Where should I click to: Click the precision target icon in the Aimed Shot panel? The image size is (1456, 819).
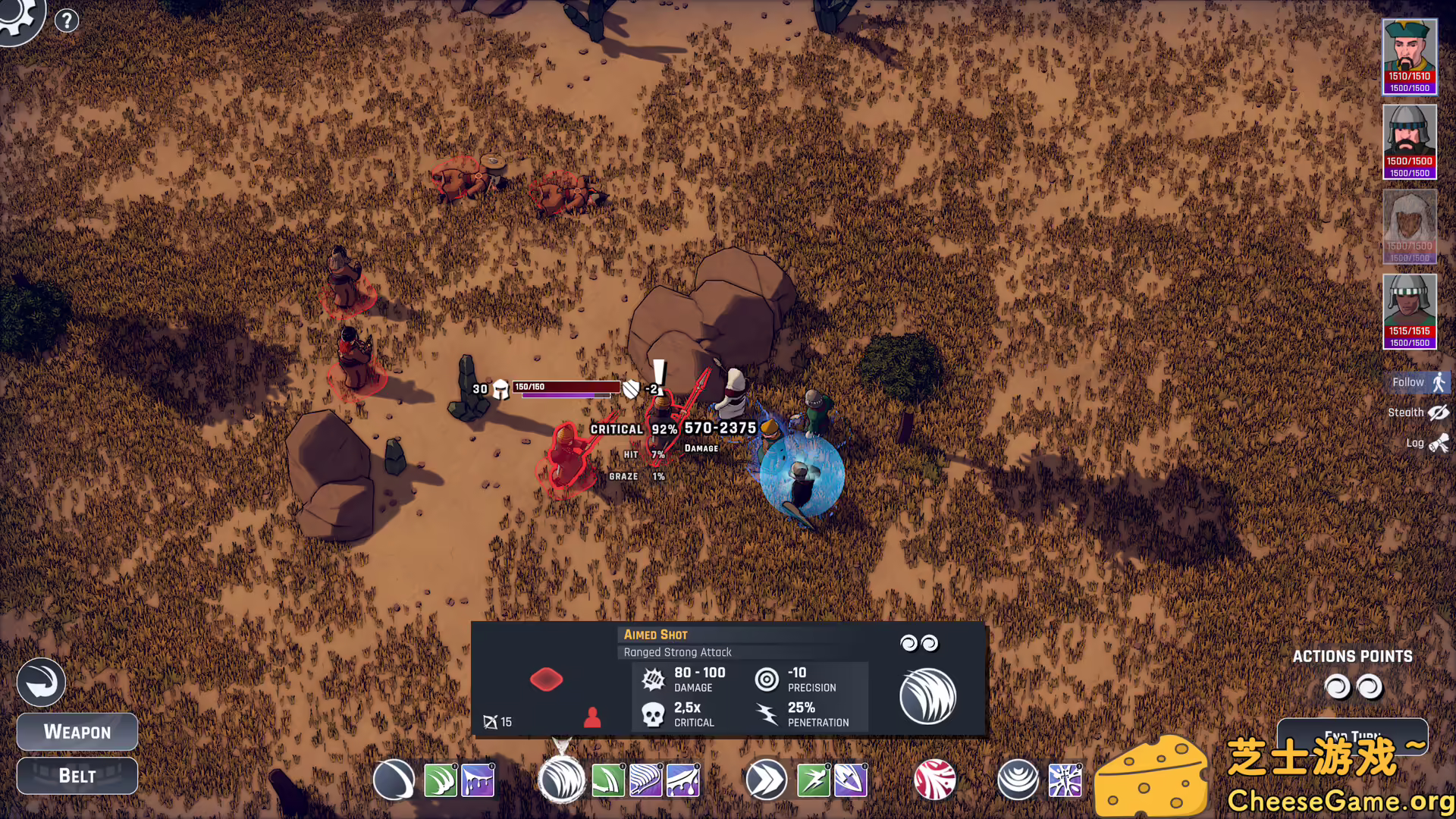pyautogui.click(x=768, y=678)
